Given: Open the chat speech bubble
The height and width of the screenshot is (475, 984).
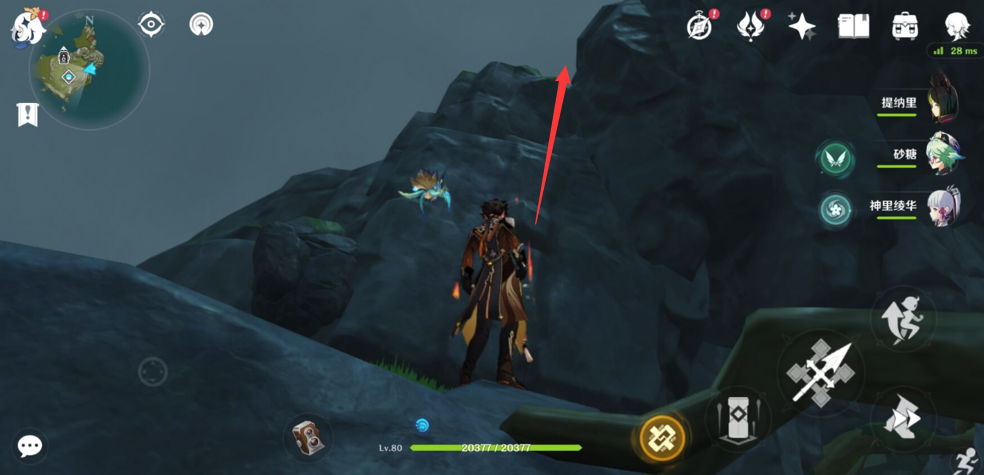Looking at the screenshot, I should pyautogui.click(x=30, y=446).
